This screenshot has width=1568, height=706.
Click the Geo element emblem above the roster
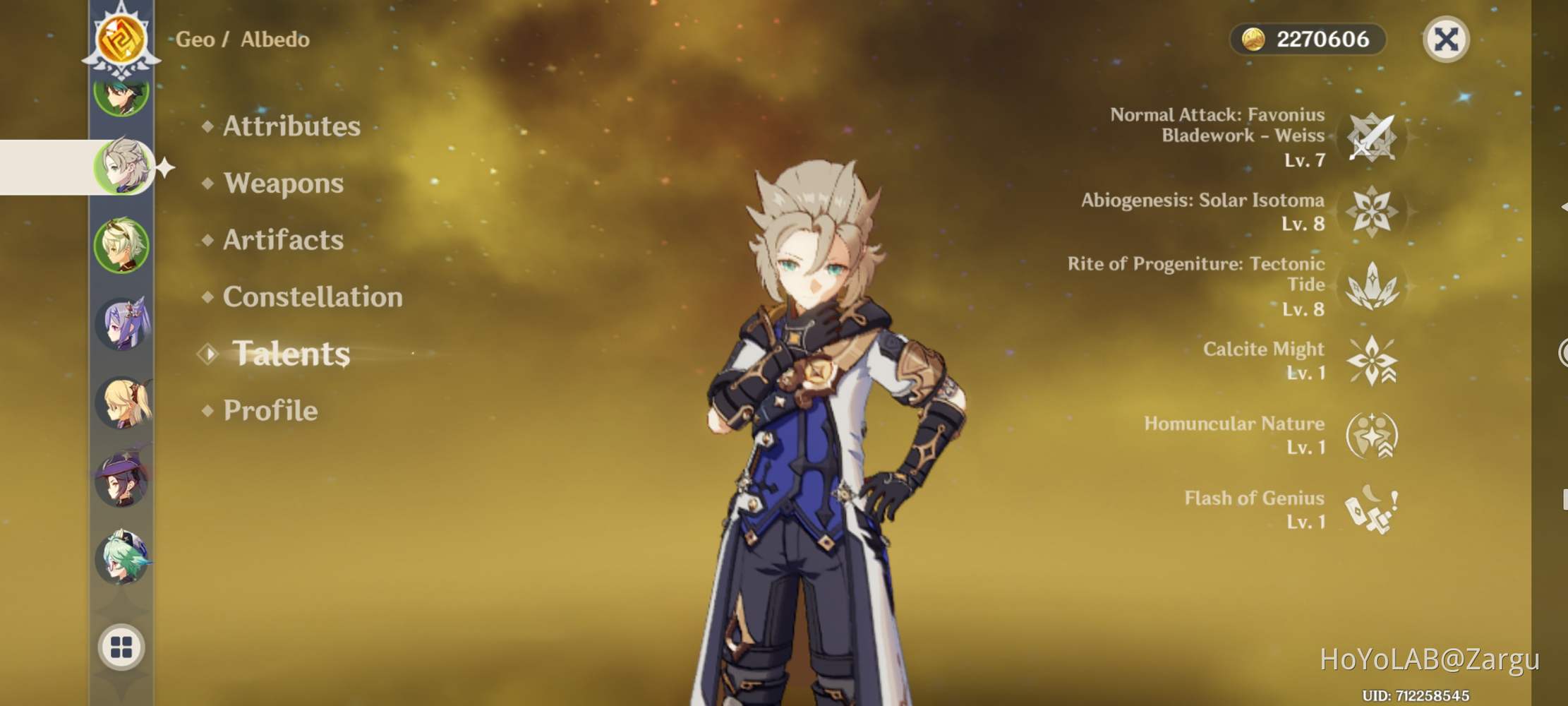tap(121, 39)
